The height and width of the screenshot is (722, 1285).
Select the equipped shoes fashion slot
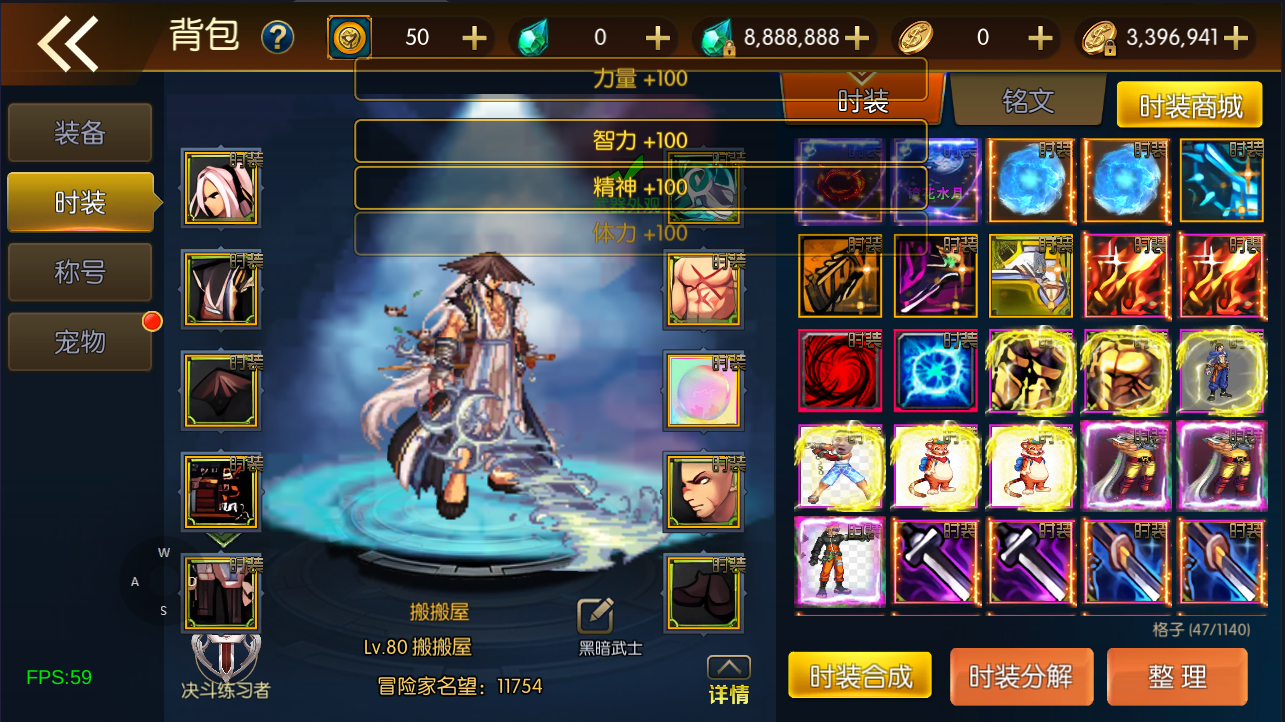(703, 592)
